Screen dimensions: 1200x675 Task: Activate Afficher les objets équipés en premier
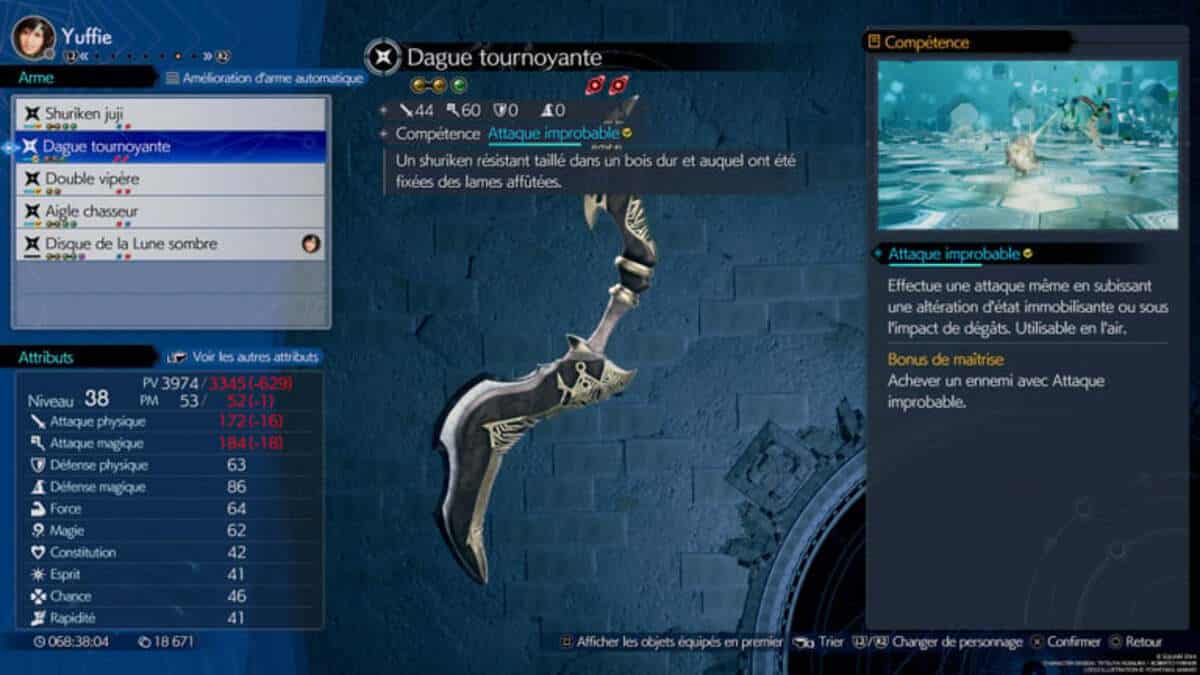pyautogui.click(x=670, y=642)
